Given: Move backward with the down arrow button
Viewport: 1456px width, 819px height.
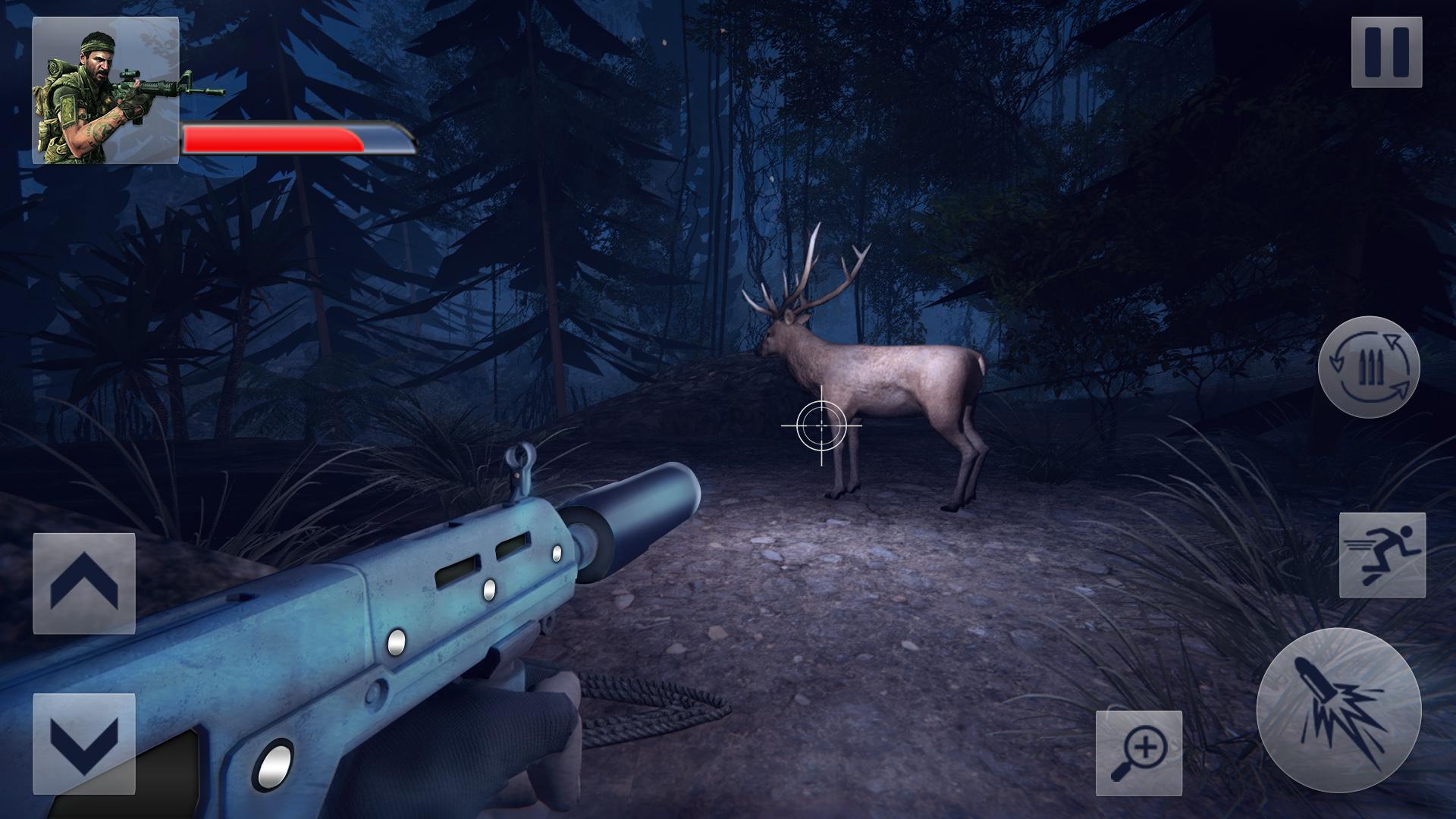Looking at the screenshot, I should (x=84, y=743).
